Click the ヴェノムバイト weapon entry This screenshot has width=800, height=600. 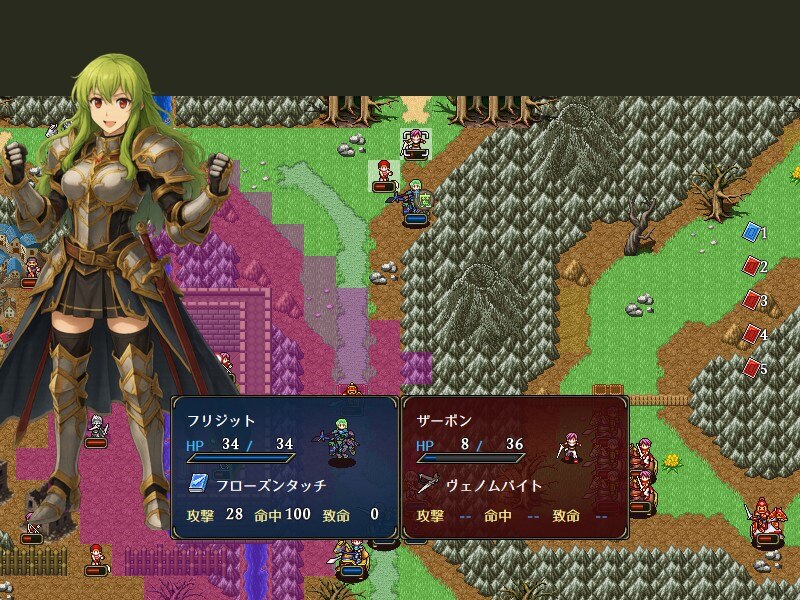click(x=494, y=485)
